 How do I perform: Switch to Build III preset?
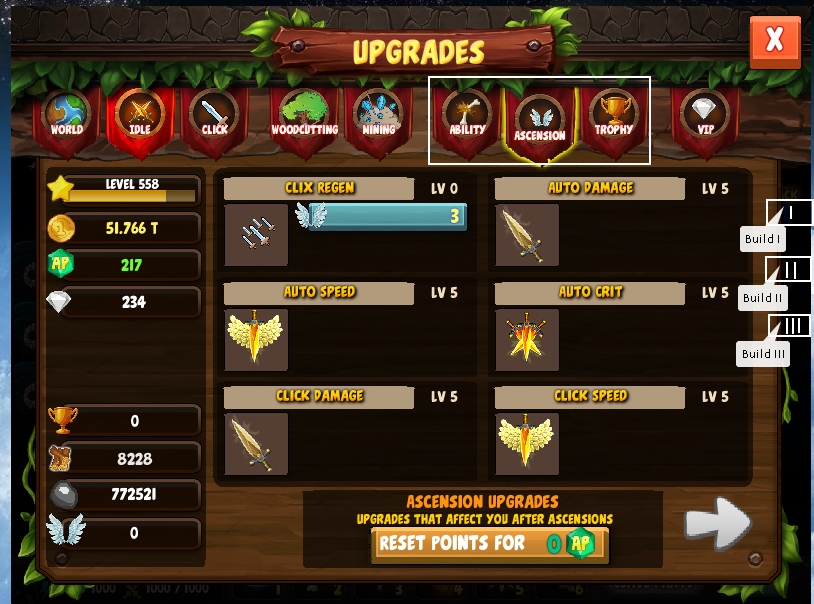[789, 326]
